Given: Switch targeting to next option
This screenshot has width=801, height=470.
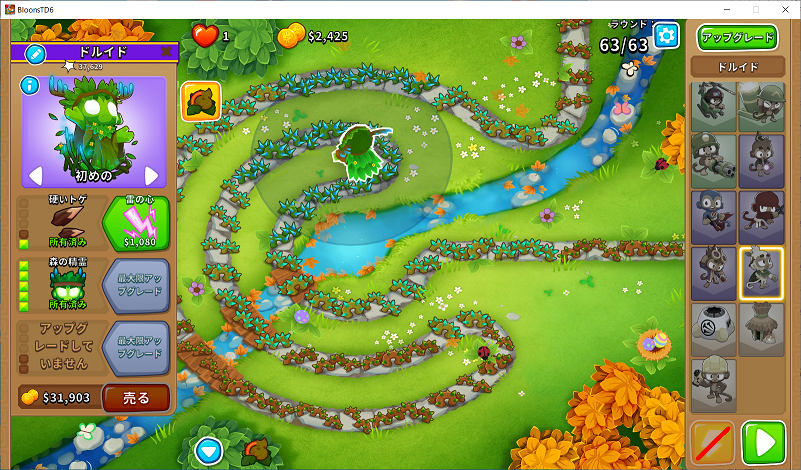Looking at the screenshot, I should click(x=152, y=176).
